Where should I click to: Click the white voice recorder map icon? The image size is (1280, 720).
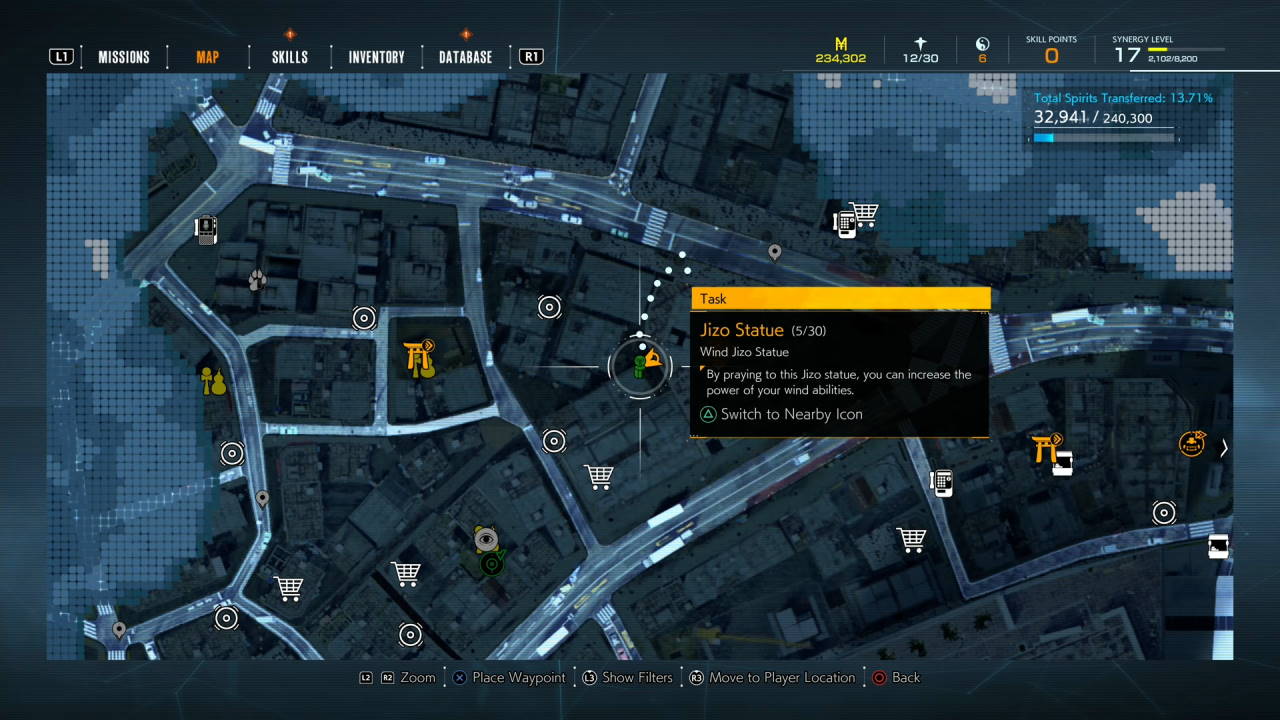click(206, 230)
